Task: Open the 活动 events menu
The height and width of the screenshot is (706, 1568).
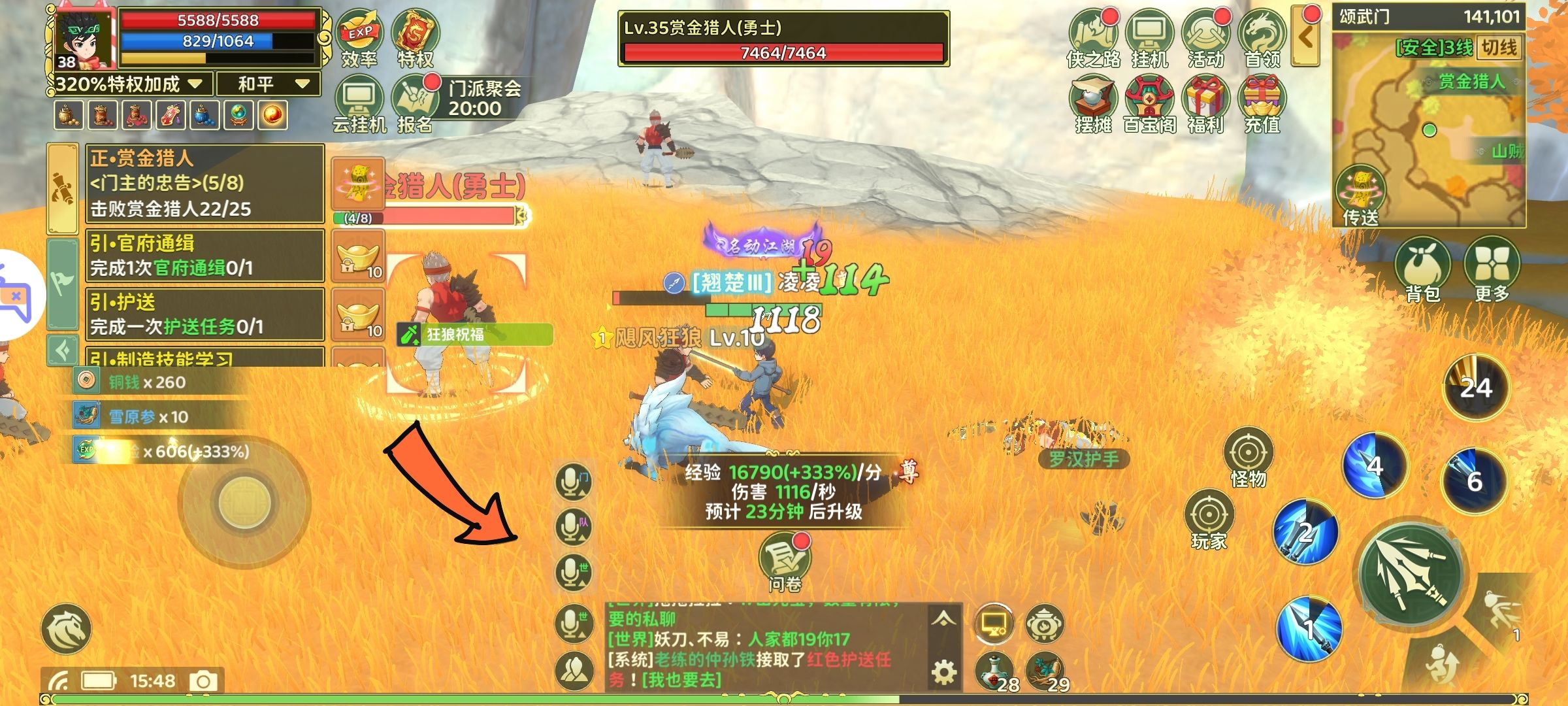Action: tap(1206, 37)
